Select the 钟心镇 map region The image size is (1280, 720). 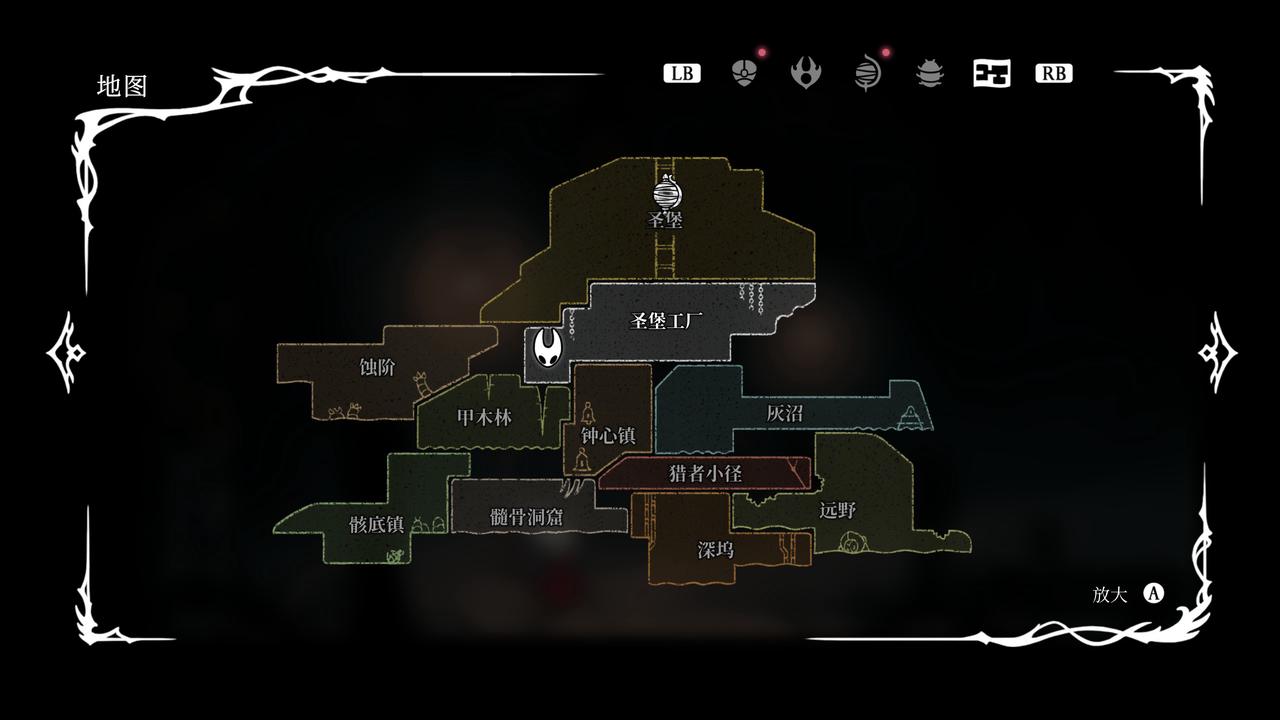608,435
